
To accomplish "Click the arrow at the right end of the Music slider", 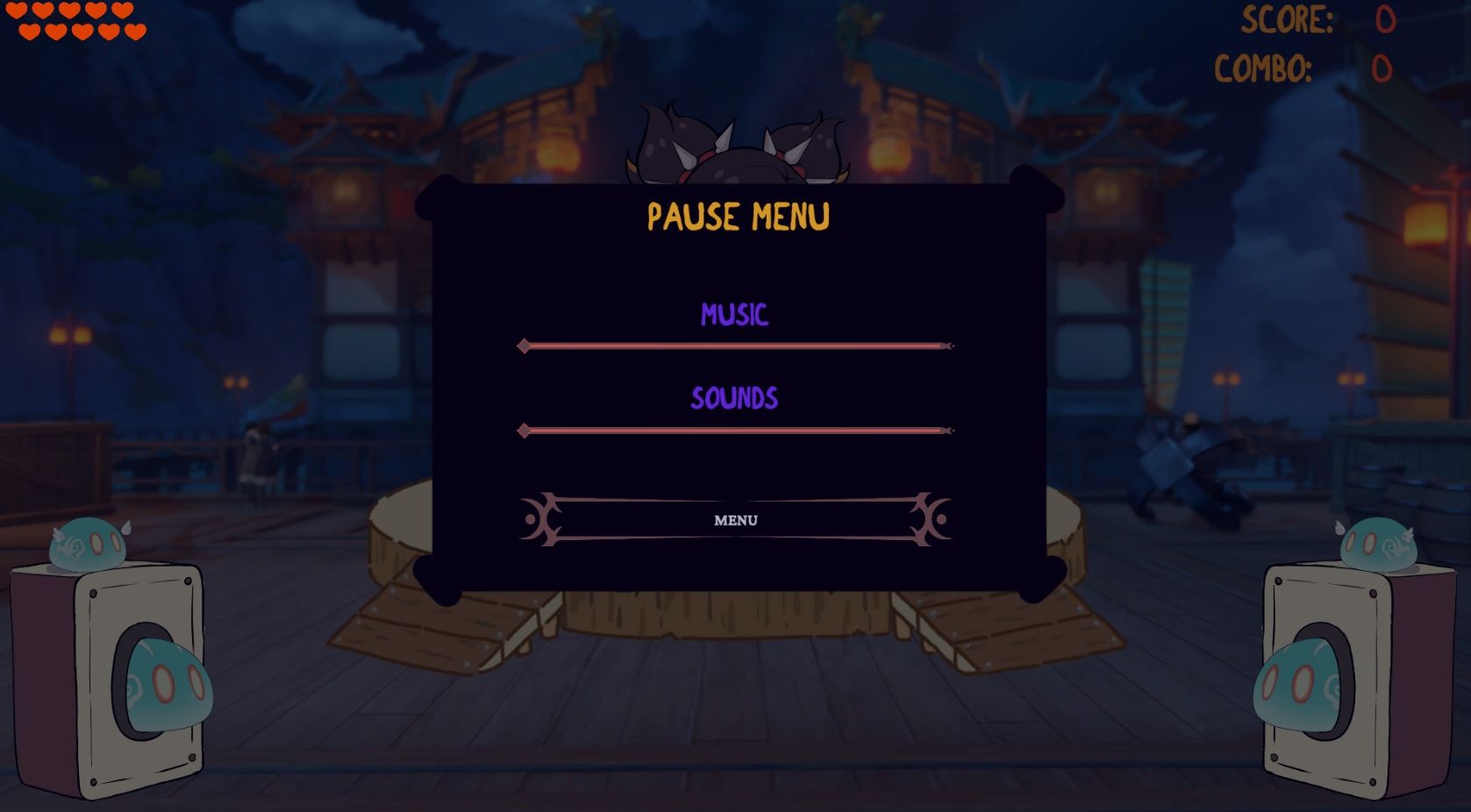I will point(947,347).
